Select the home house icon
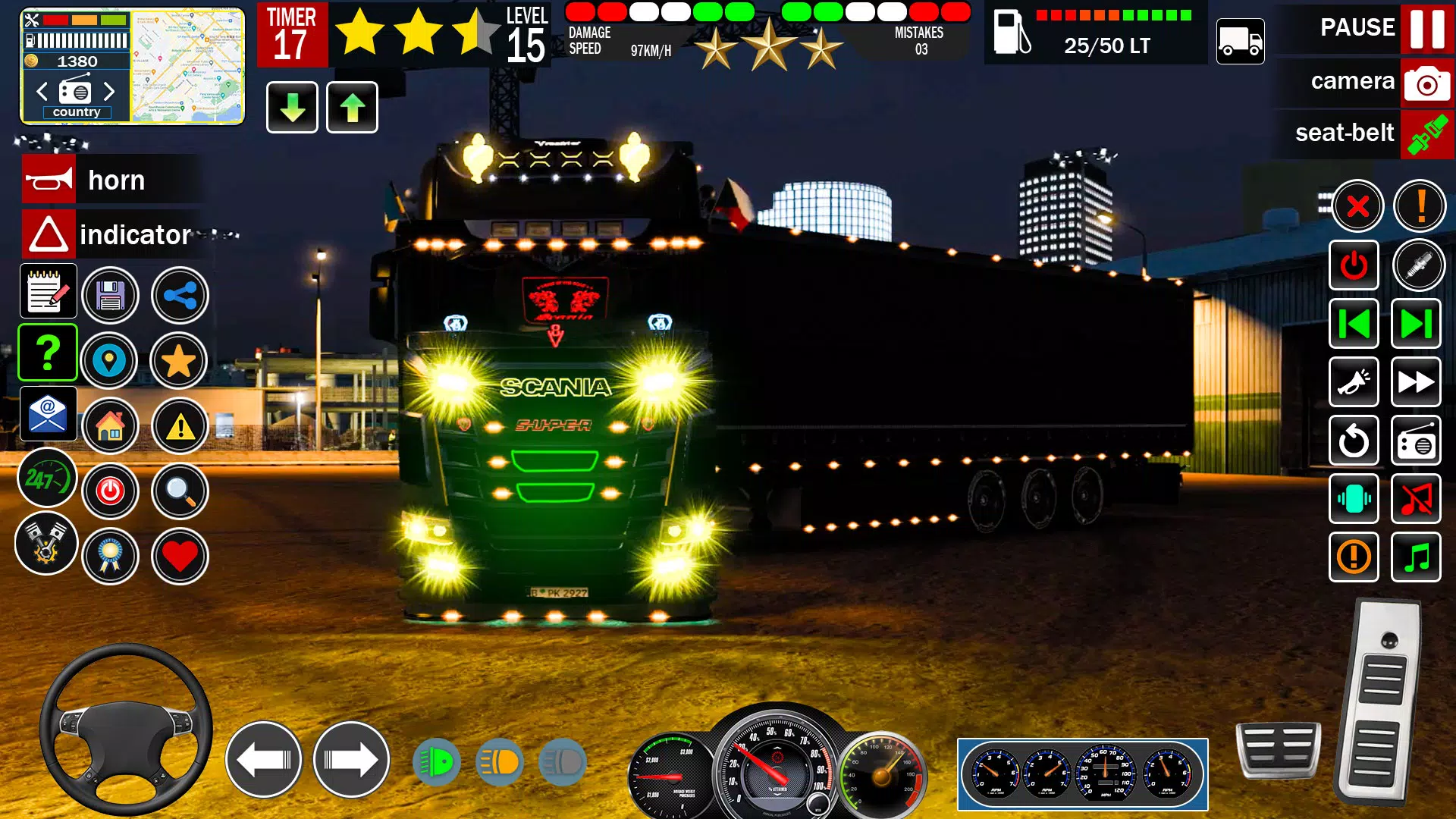 [110, 426]
